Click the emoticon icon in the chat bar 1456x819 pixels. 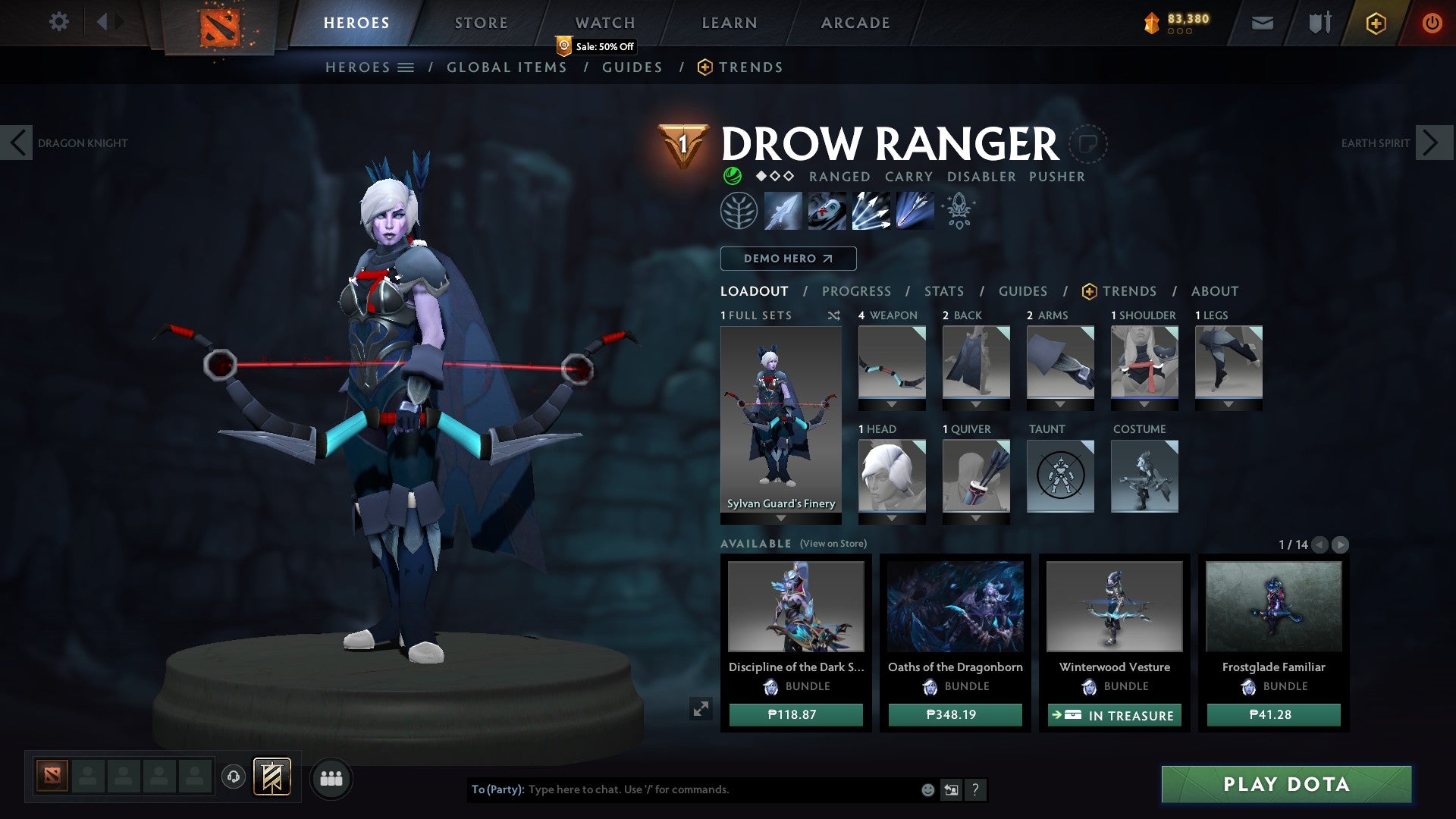click(x=927, y=789)
